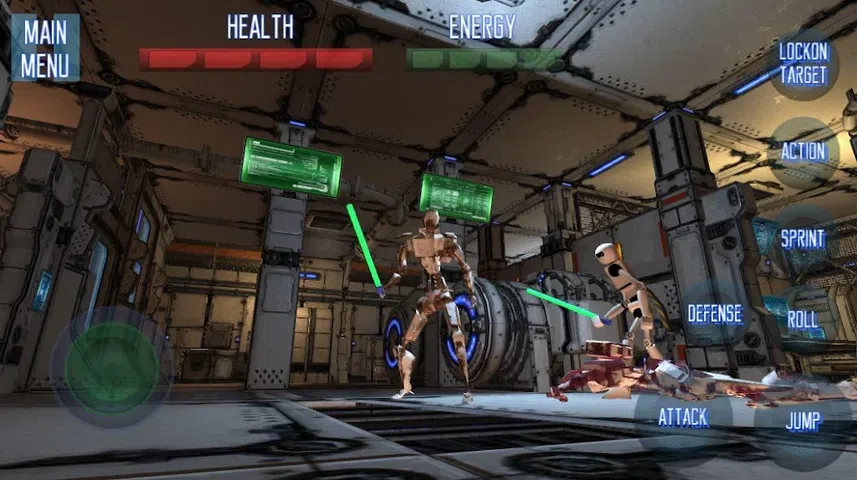857x480 pixels.
Task: Perform a Roll with the Roll button
Action: 803,321
